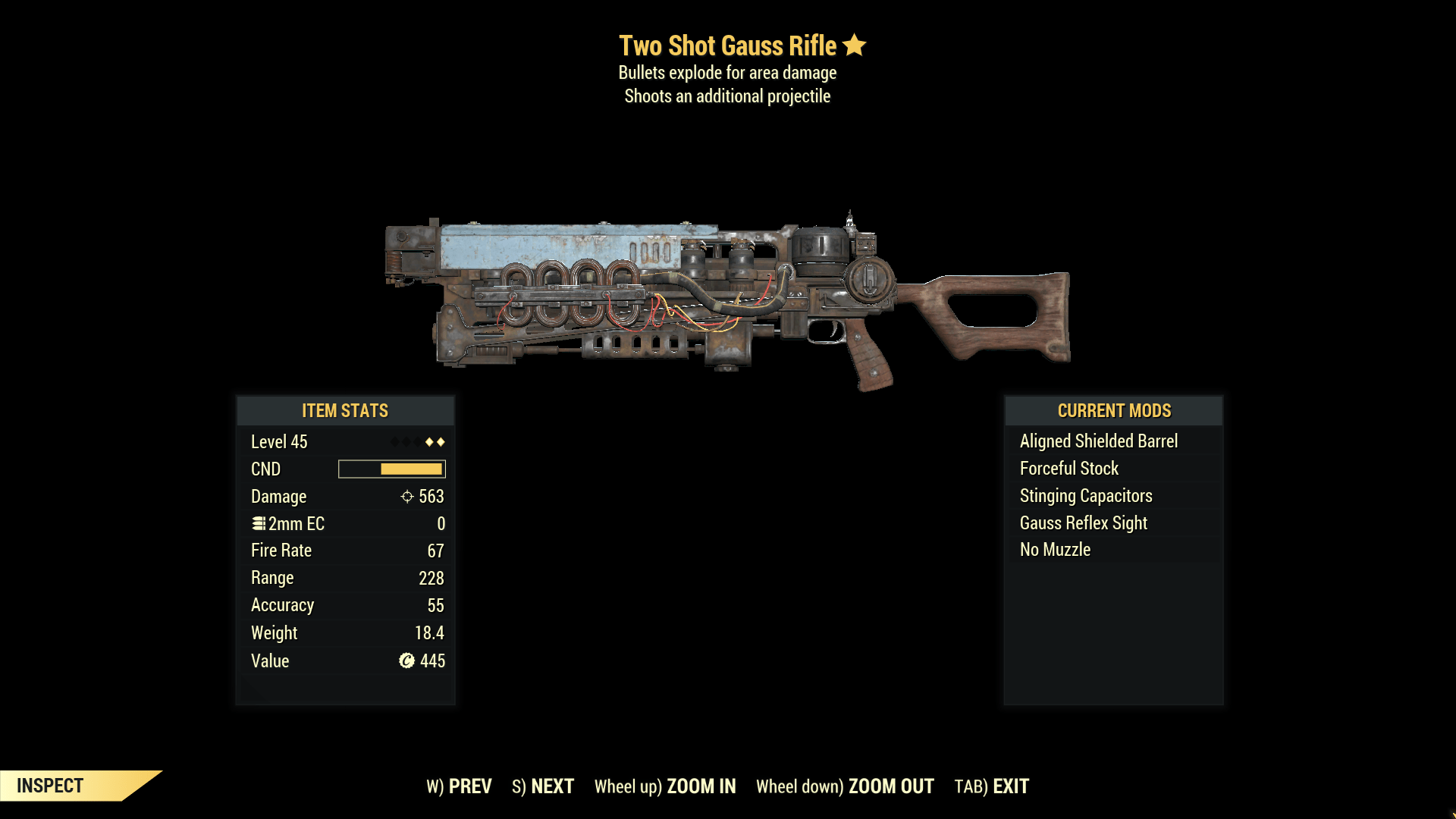
Task: Leave the inspect screen via EXIT
Action: pos(992,786)
